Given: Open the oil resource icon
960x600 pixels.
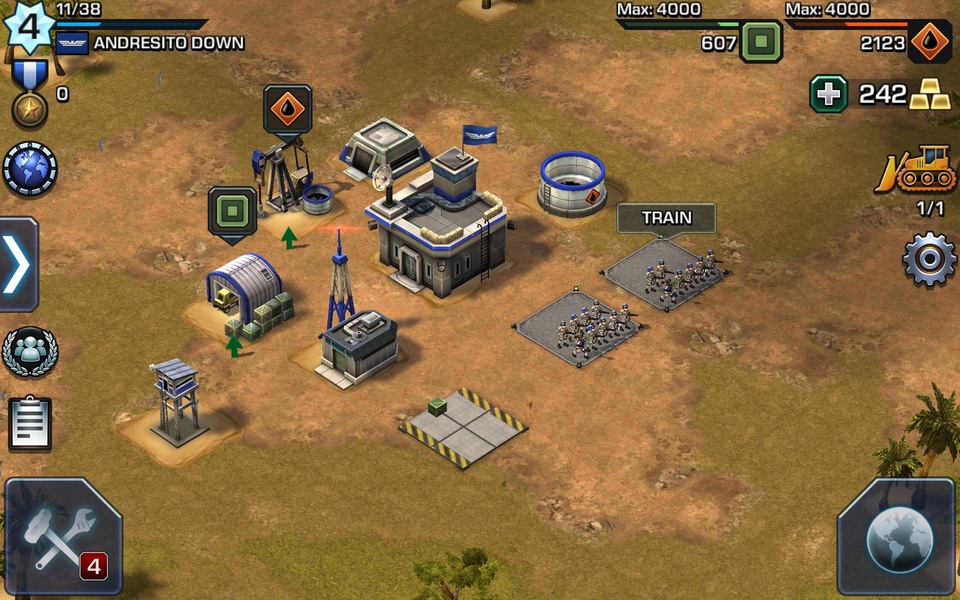Looking at the screenshot, I should click(930, 42).
